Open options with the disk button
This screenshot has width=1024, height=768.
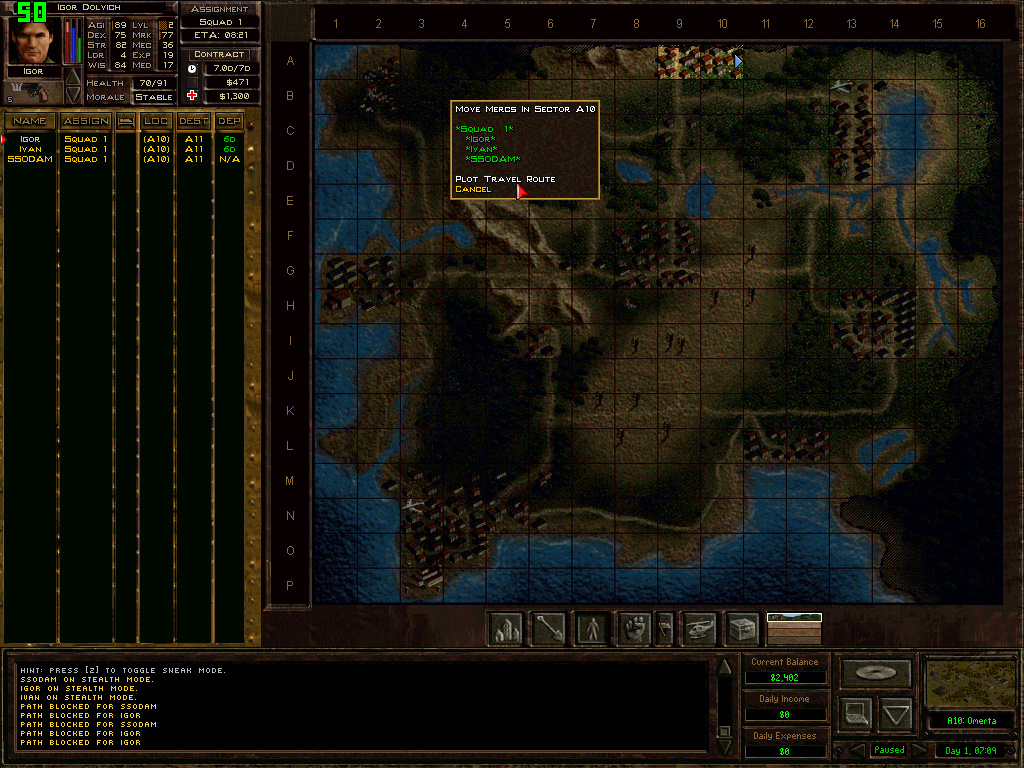[x=876, y=672]
